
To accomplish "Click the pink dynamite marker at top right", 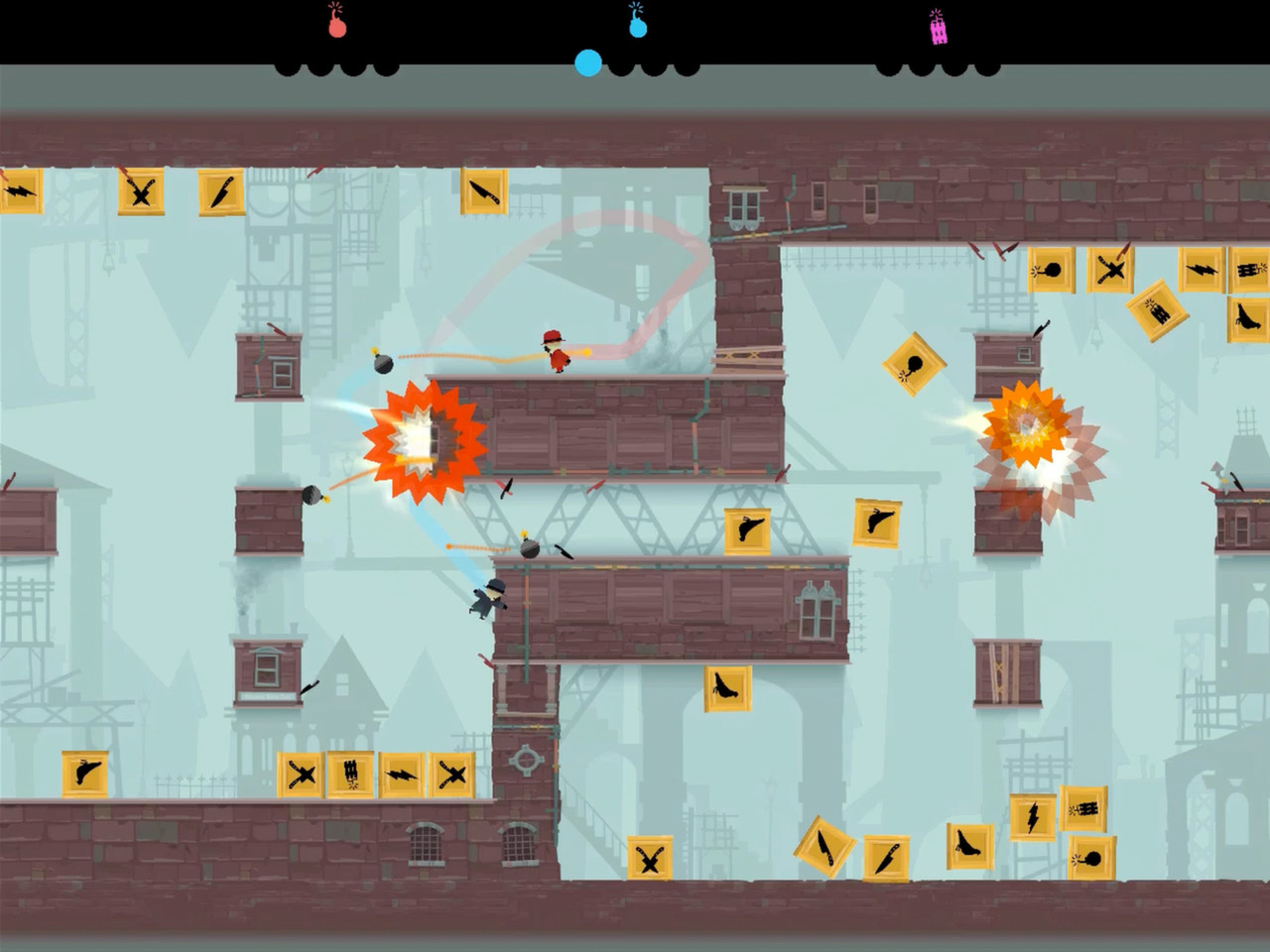I will coord(937,27).
